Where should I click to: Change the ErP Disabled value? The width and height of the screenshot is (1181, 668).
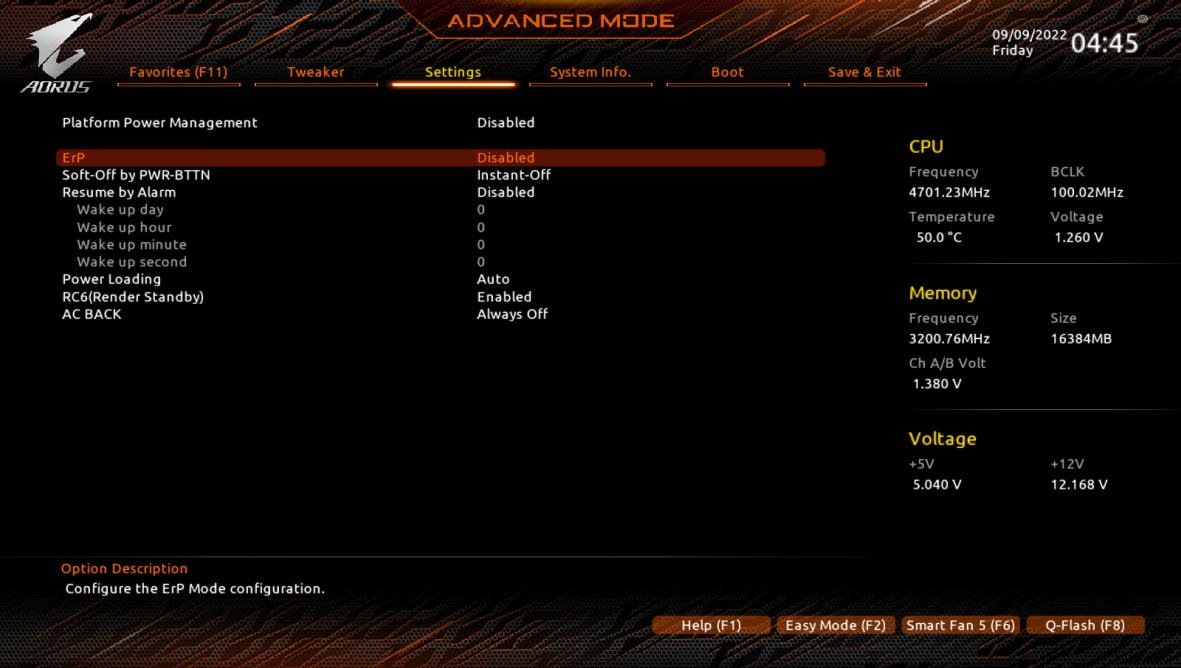click(x=505, y=158)
